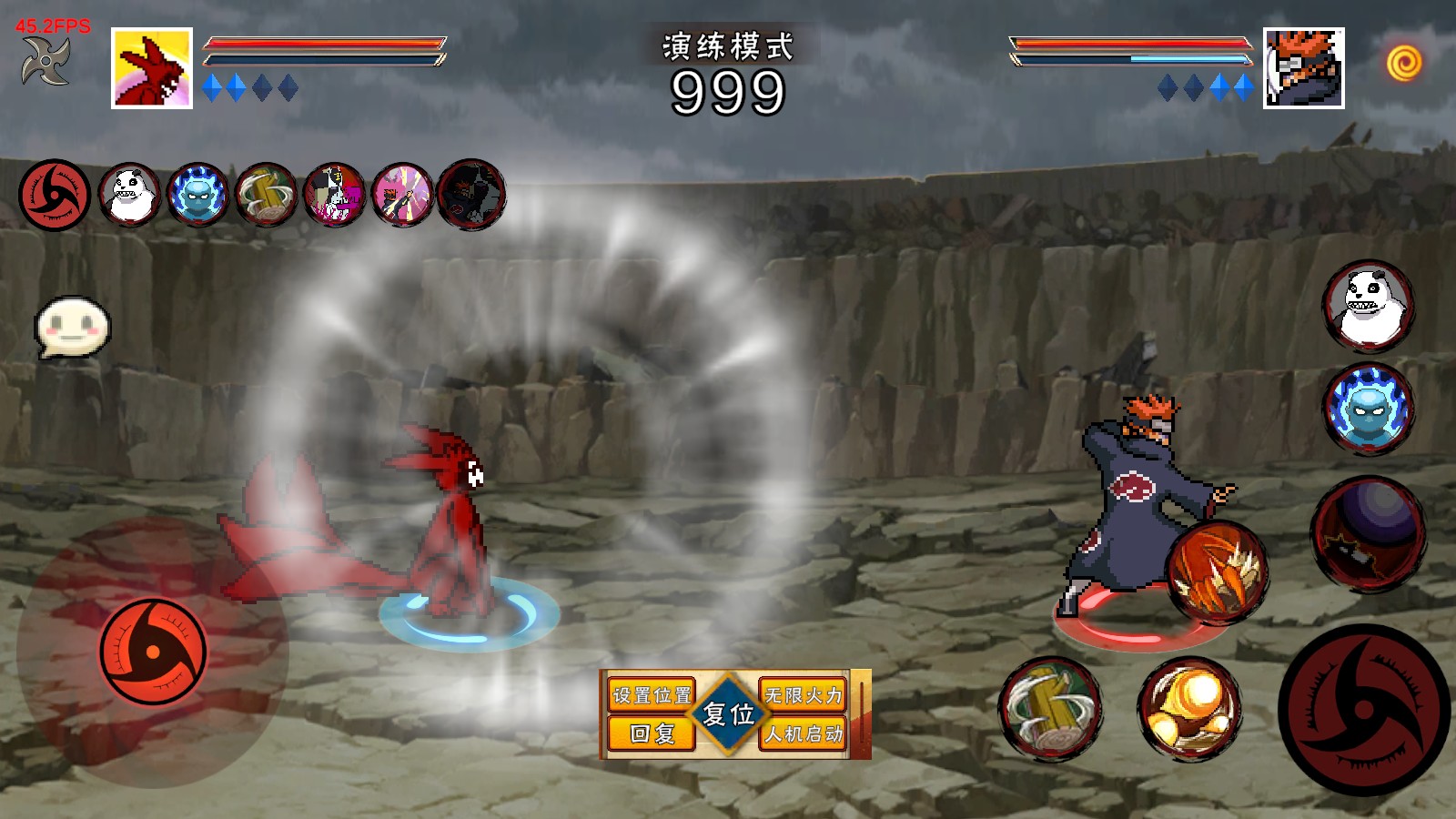Tap the orange spiral icon
The width and height of the screenshot is (1456, 819).
point(1404,63)
